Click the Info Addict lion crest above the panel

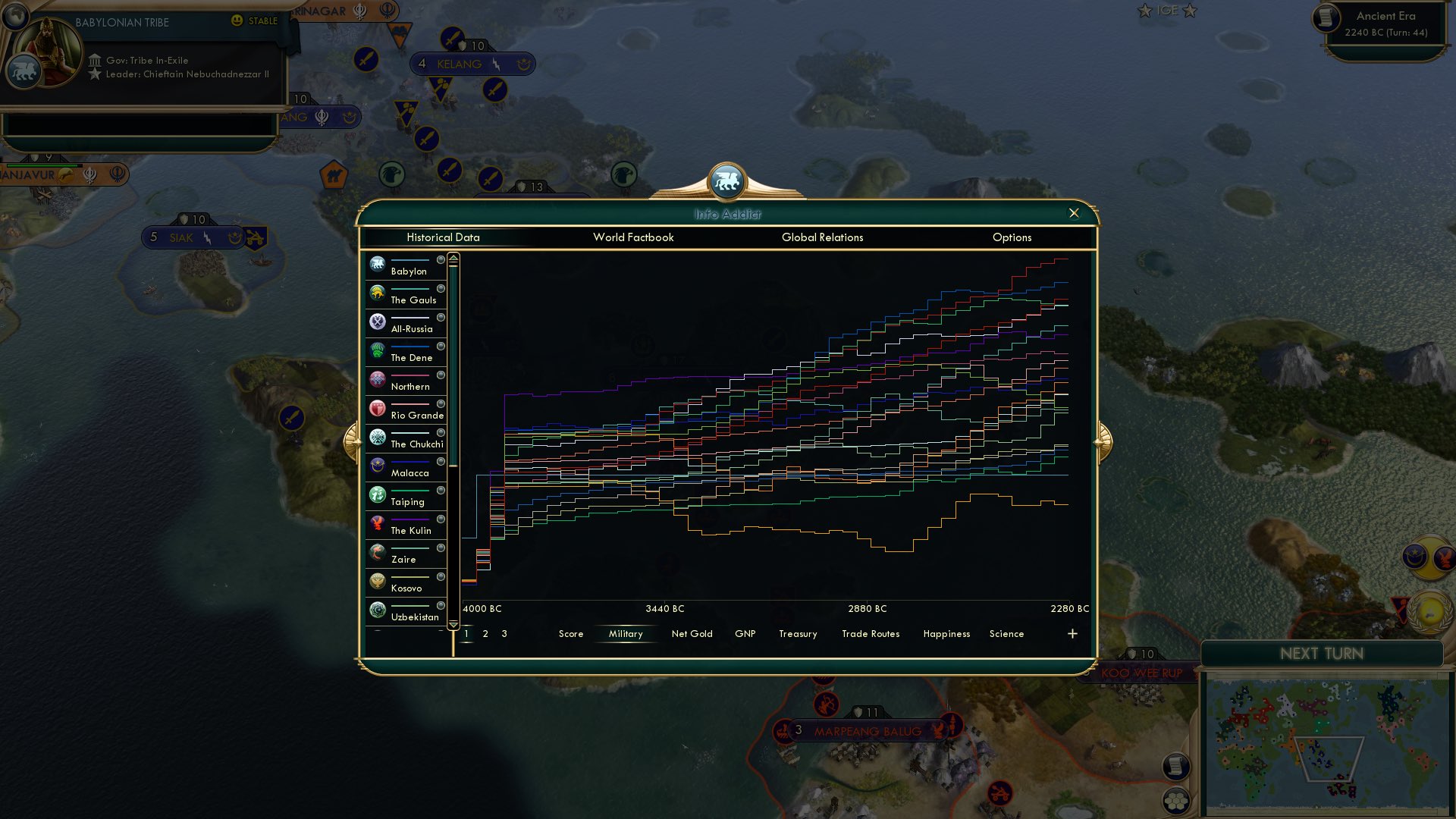point(728,180)
